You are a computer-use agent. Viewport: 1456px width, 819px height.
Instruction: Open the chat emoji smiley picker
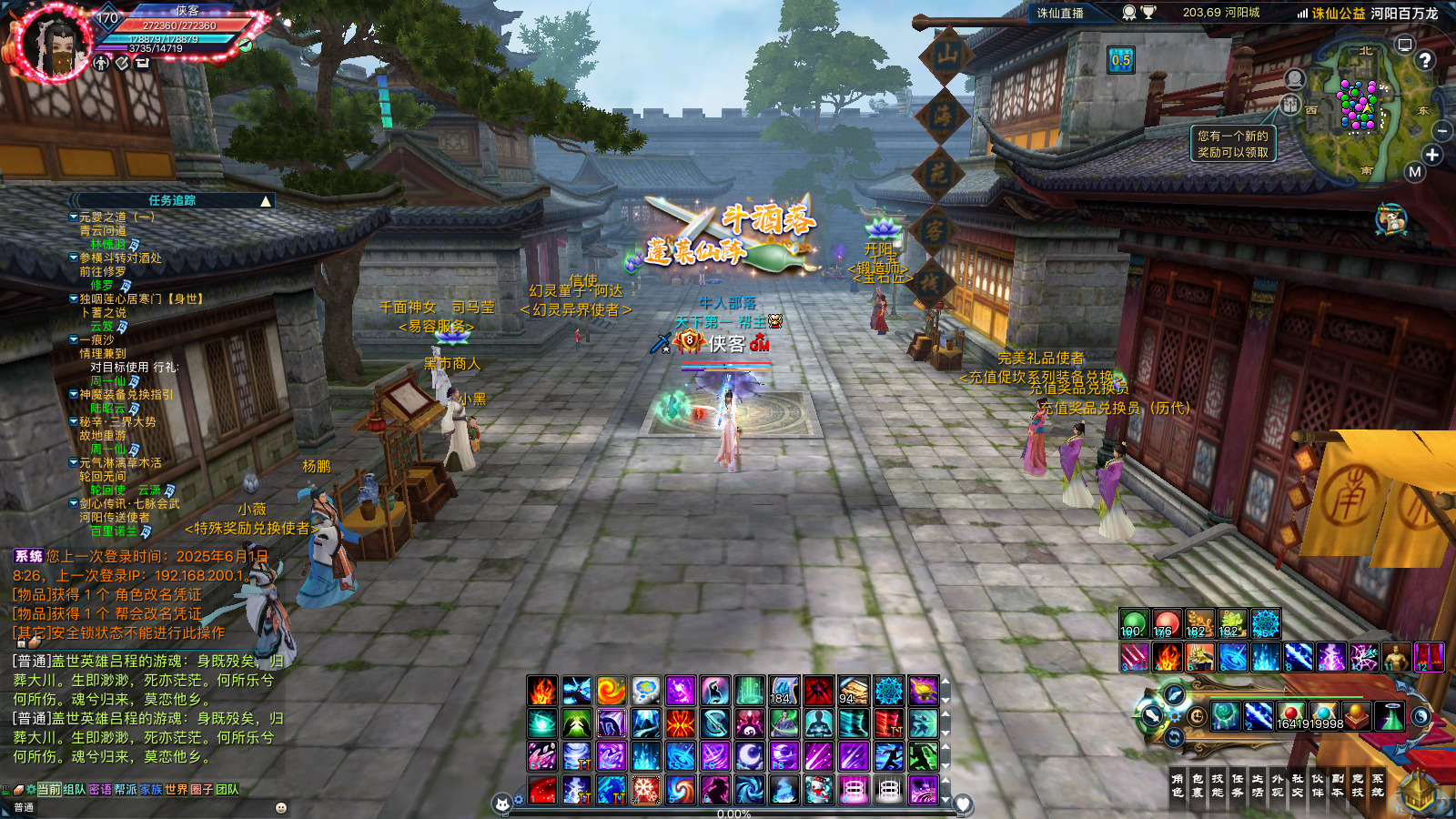click(x=281, y=807)
